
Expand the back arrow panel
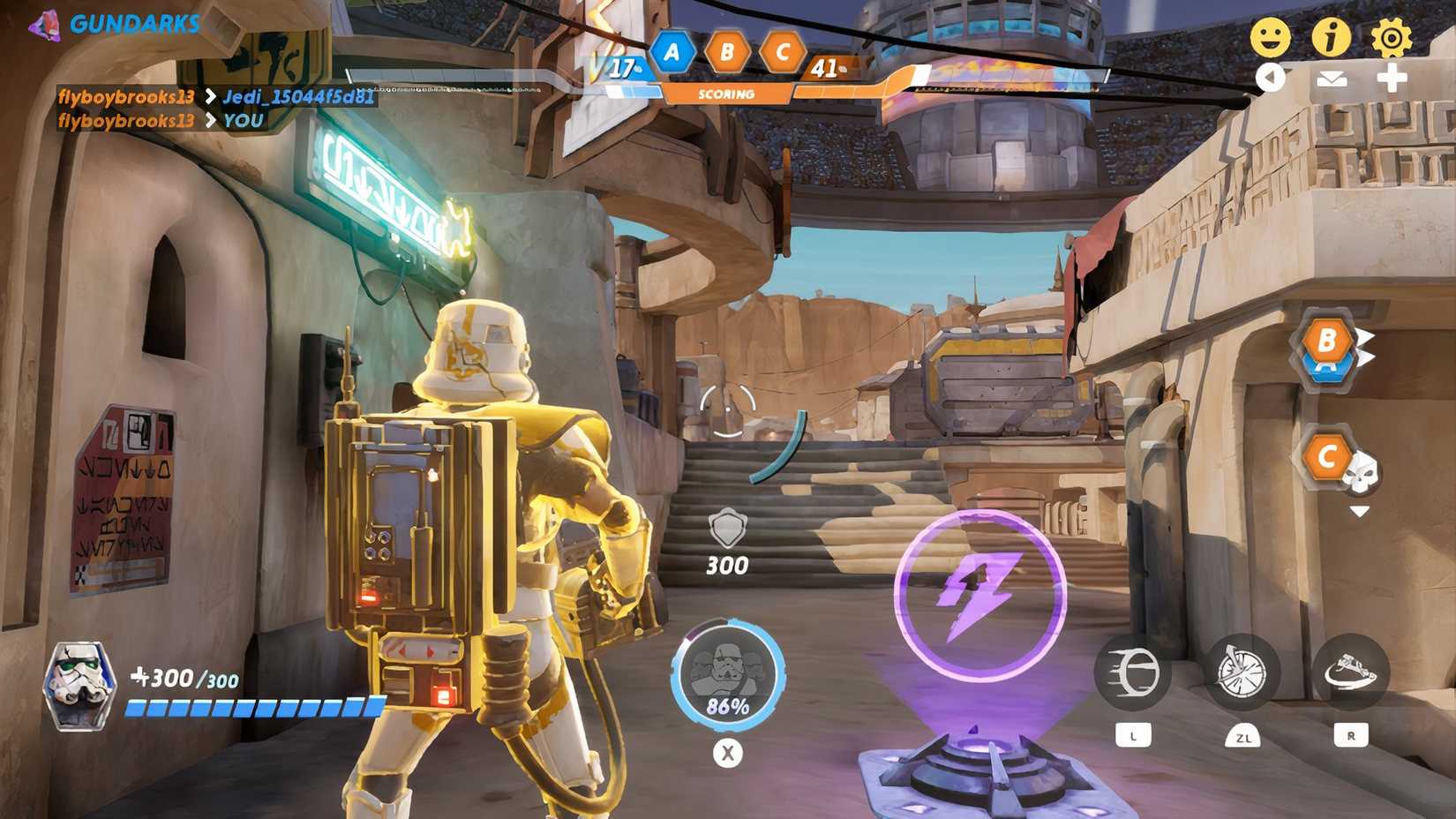1272,79
